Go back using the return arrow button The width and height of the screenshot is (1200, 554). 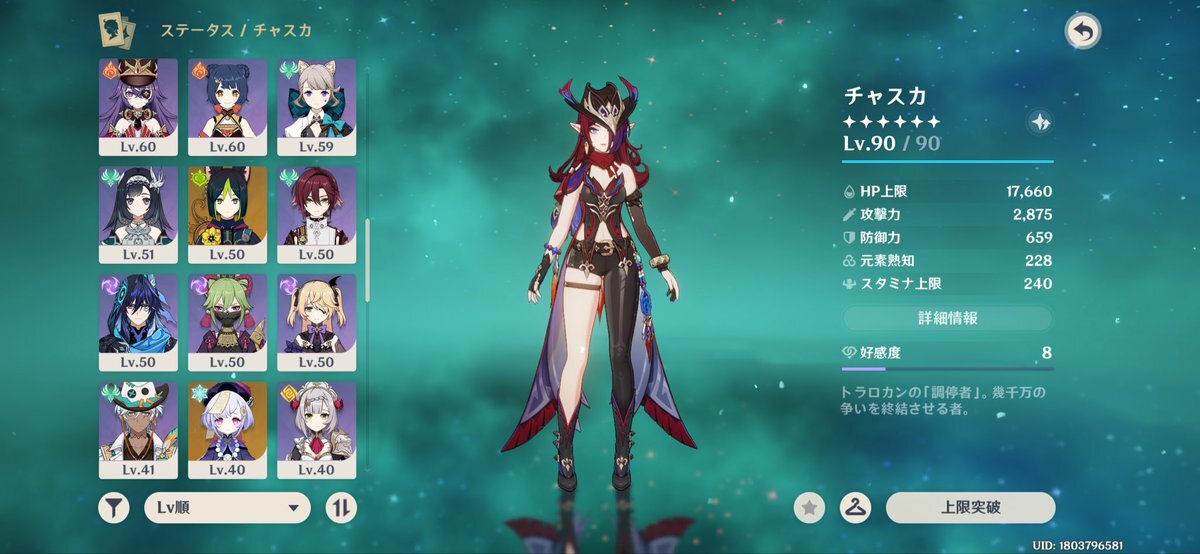[1082, 32]
